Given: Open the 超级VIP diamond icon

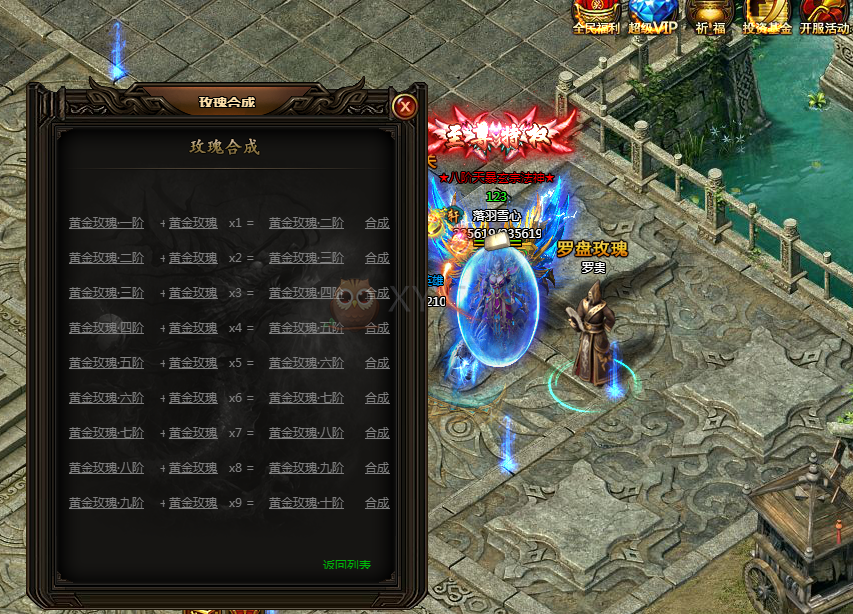Looking at the screenshot, I should point(653,16).
